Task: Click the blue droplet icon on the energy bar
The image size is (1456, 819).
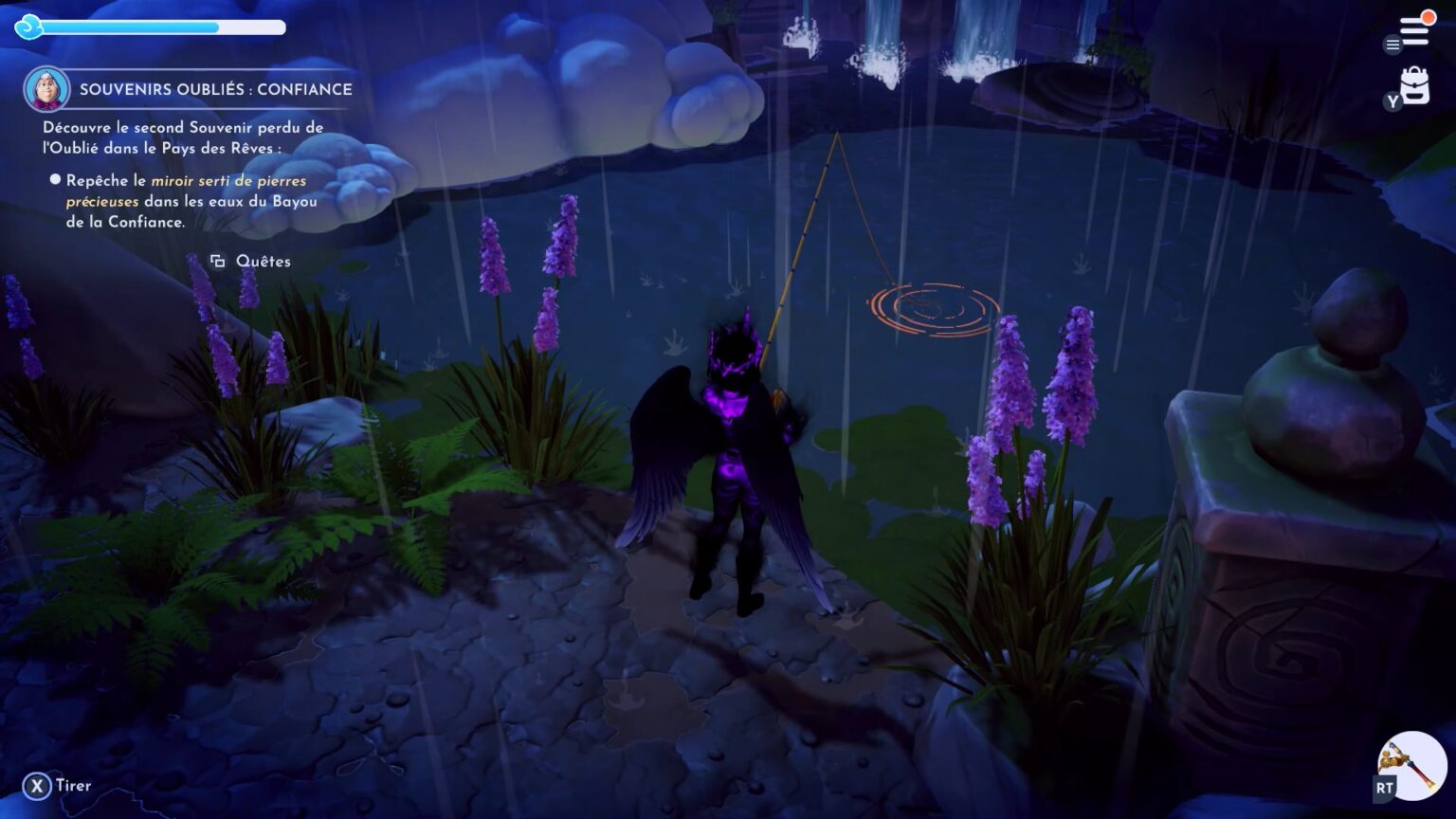Action: click(x=31, y=28)
